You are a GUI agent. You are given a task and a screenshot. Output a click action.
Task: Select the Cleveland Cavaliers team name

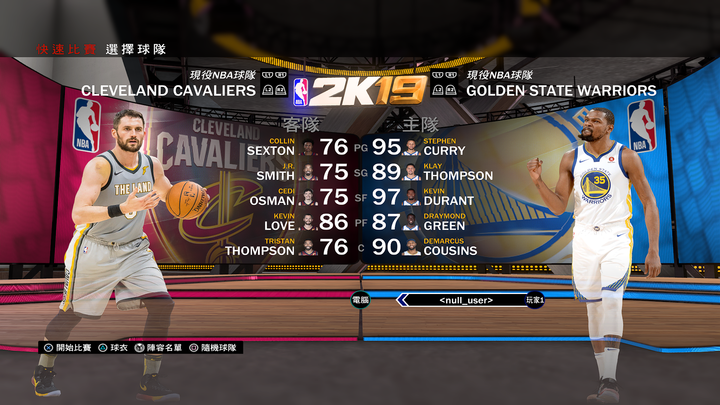[168, 91]
